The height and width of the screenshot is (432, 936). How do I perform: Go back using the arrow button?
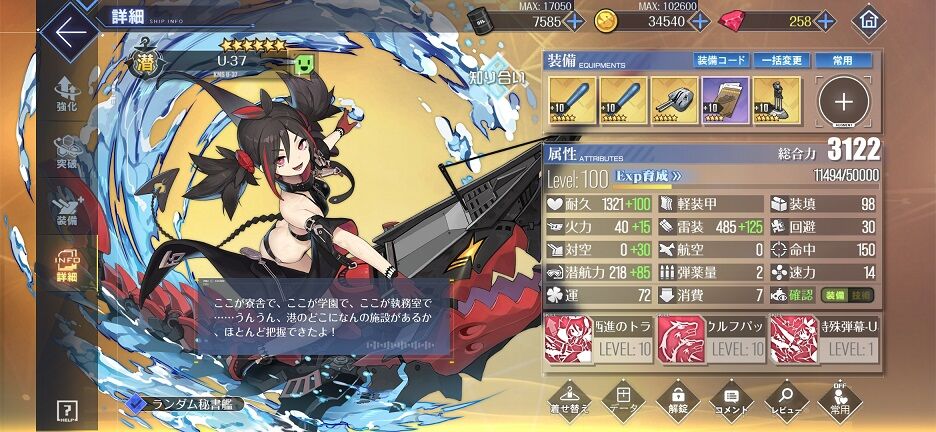[70, 32]
